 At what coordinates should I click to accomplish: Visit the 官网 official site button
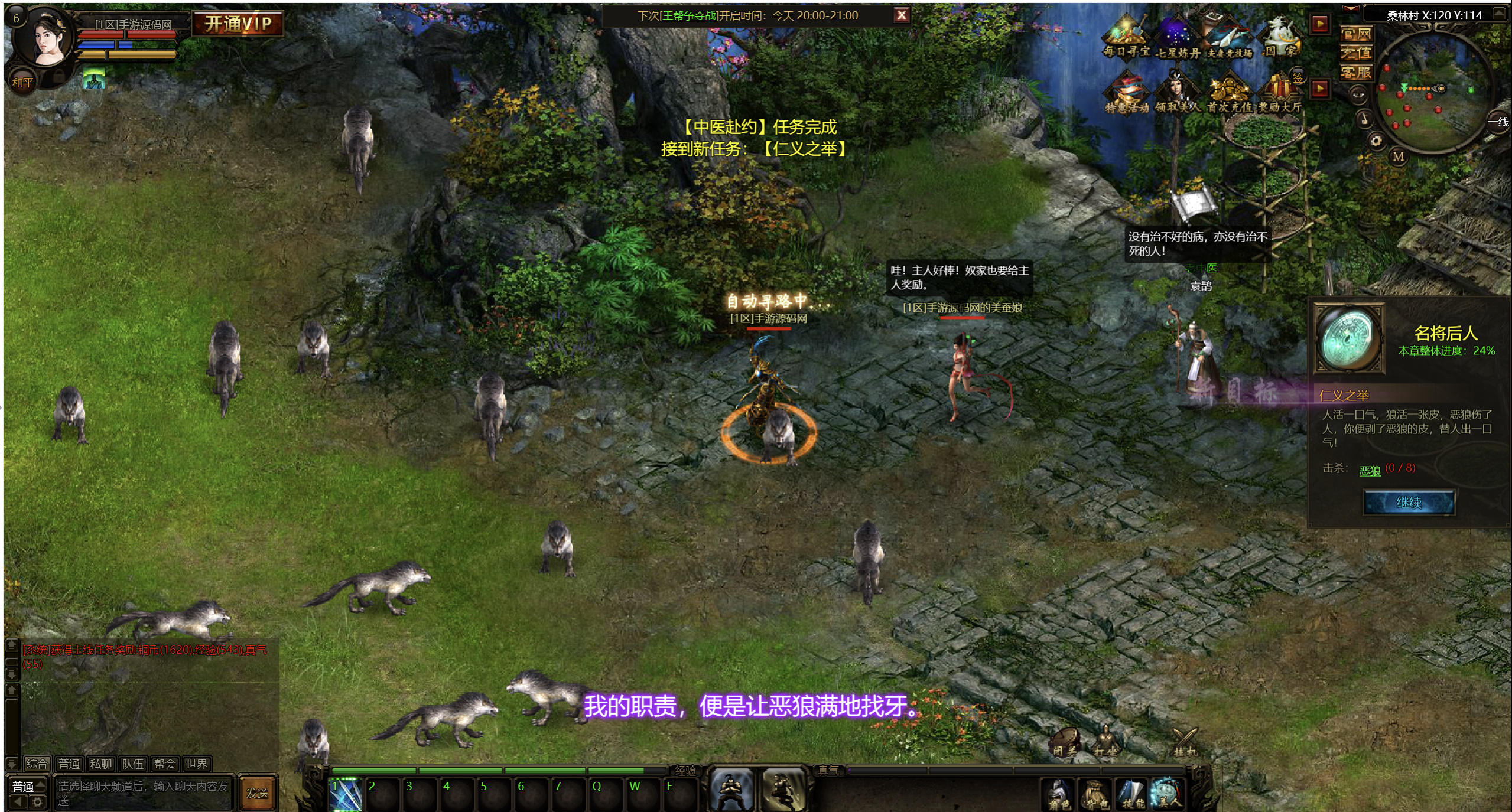coord(1355,34)
